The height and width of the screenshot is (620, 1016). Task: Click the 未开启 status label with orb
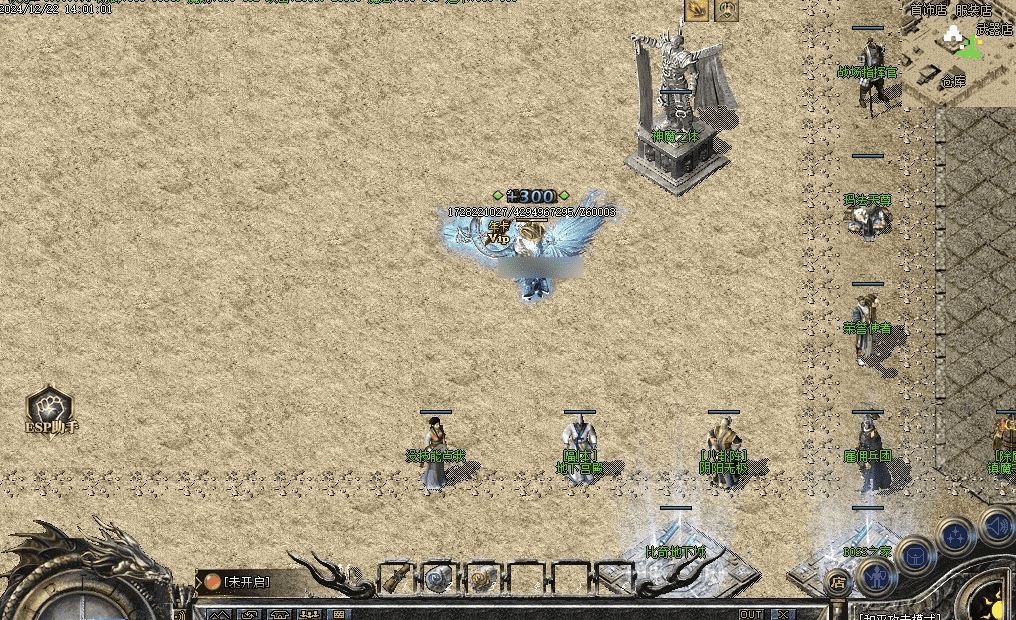tap(240, 581)
